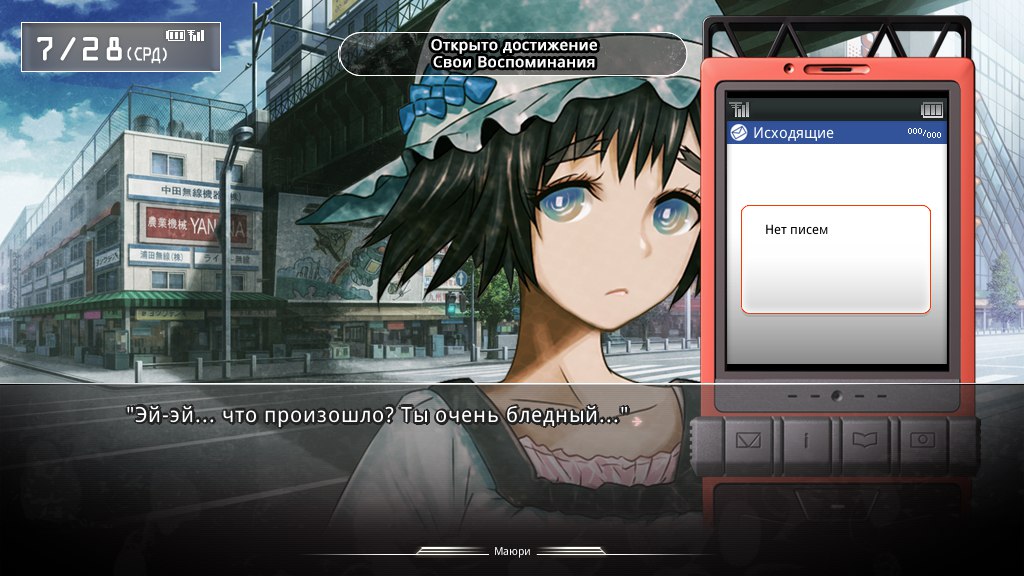
Task: Activate the phone's camera button
Action: [x=923, y=440]
